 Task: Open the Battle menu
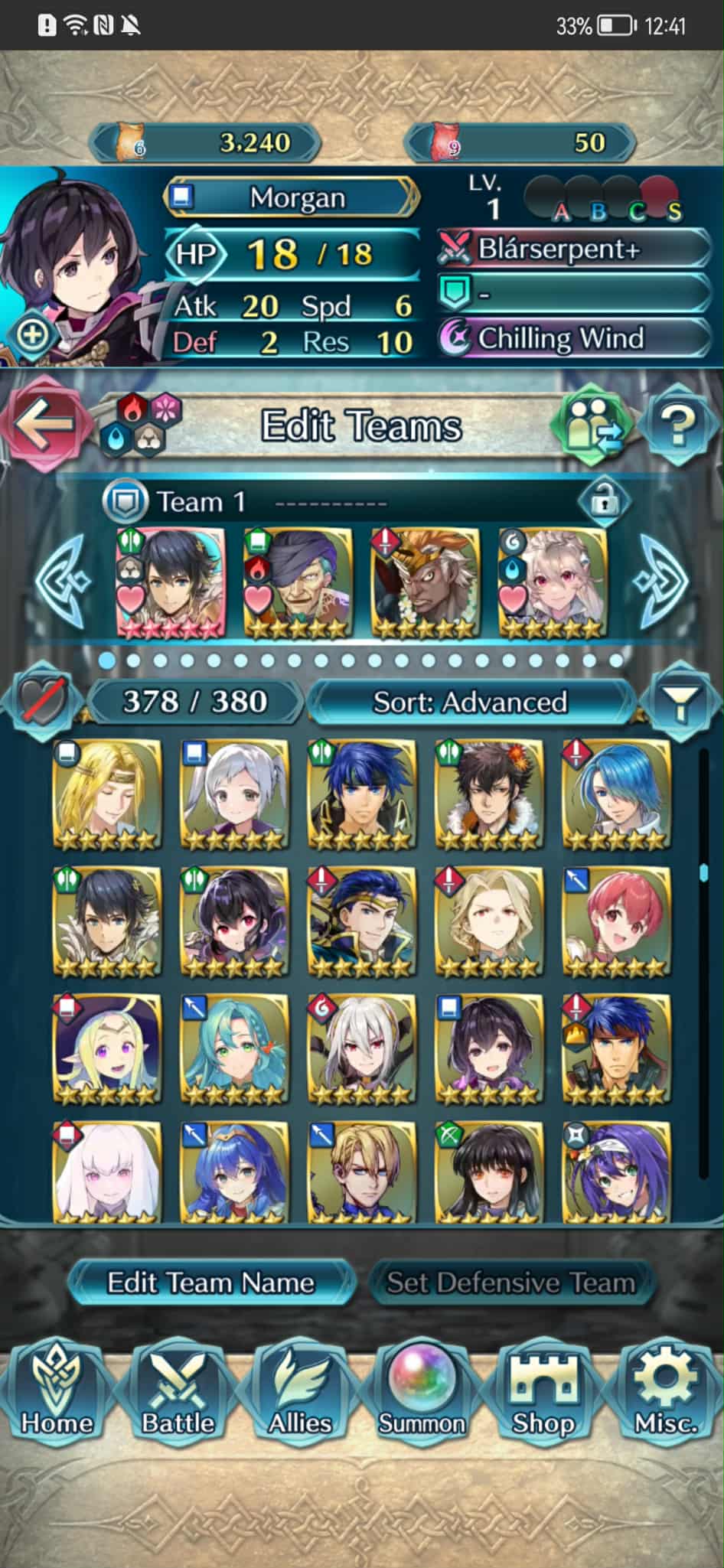[178, 1393]
